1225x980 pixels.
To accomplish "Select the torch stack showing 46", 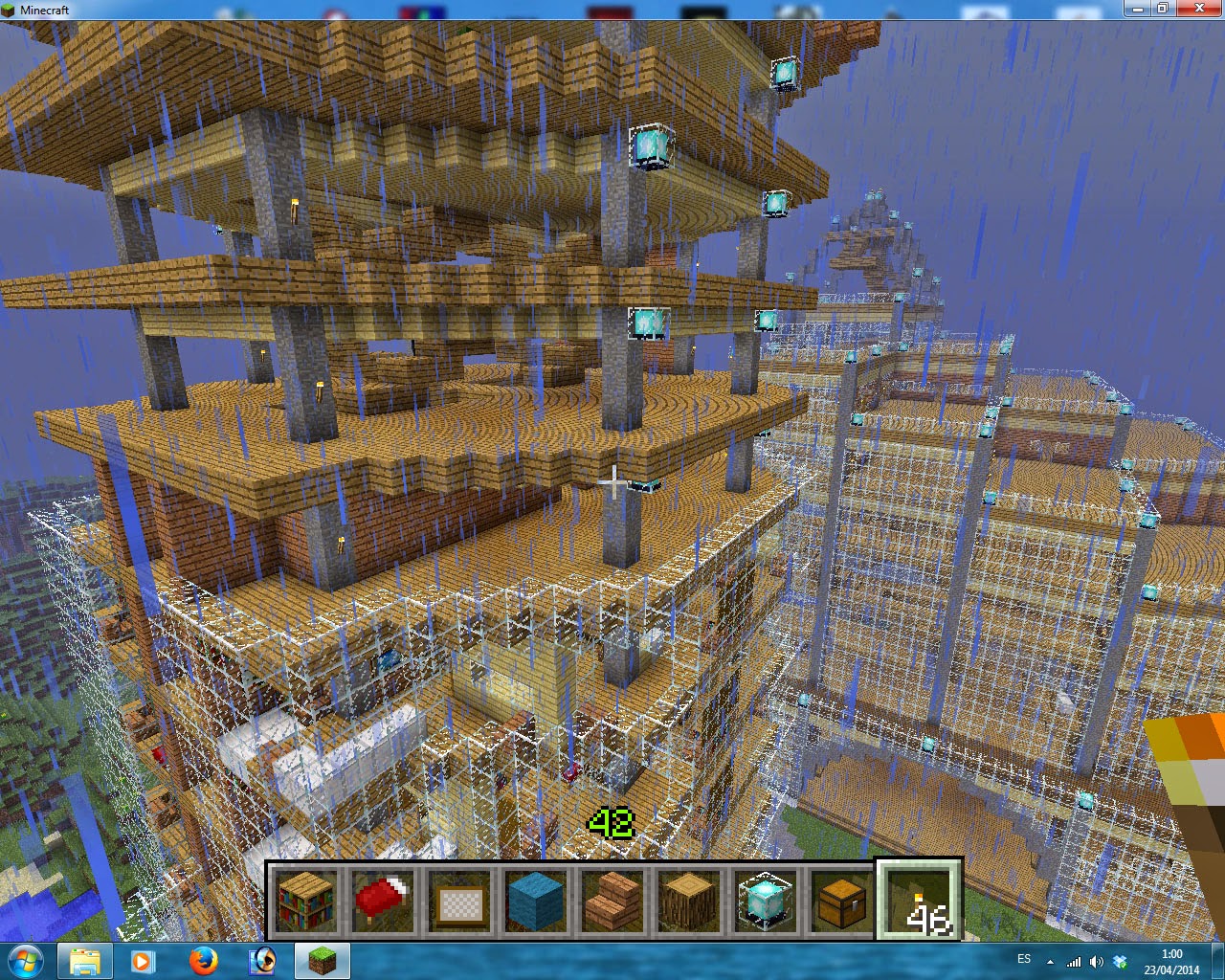I will [919, 900].
